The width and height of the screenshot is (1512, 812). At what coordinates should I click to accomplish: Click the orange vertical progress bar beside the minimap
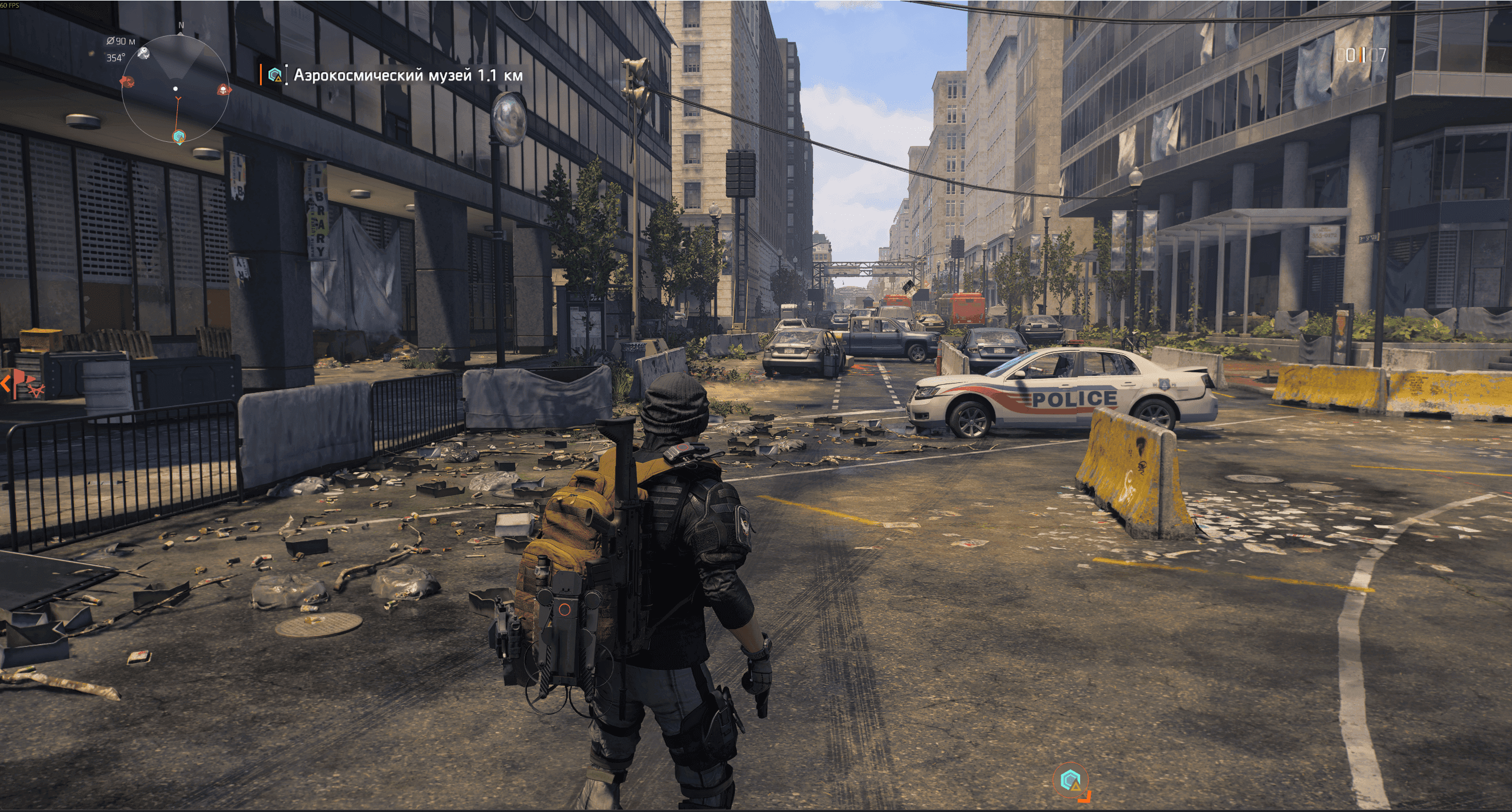tap(262, 74)
